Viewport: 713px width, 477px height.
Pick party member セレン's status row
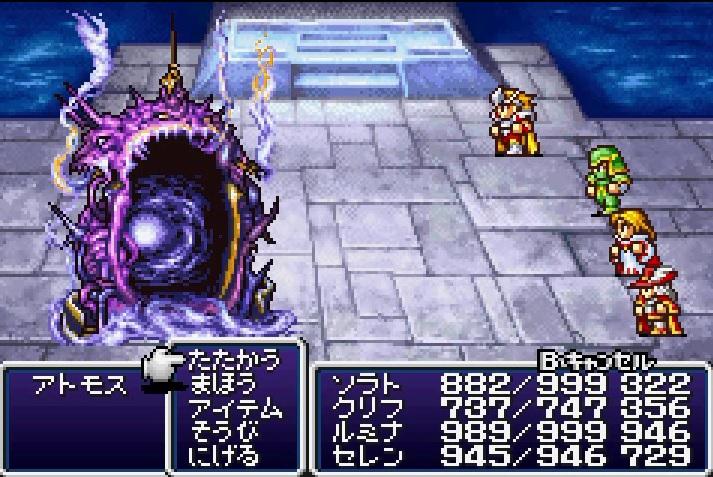510,456
